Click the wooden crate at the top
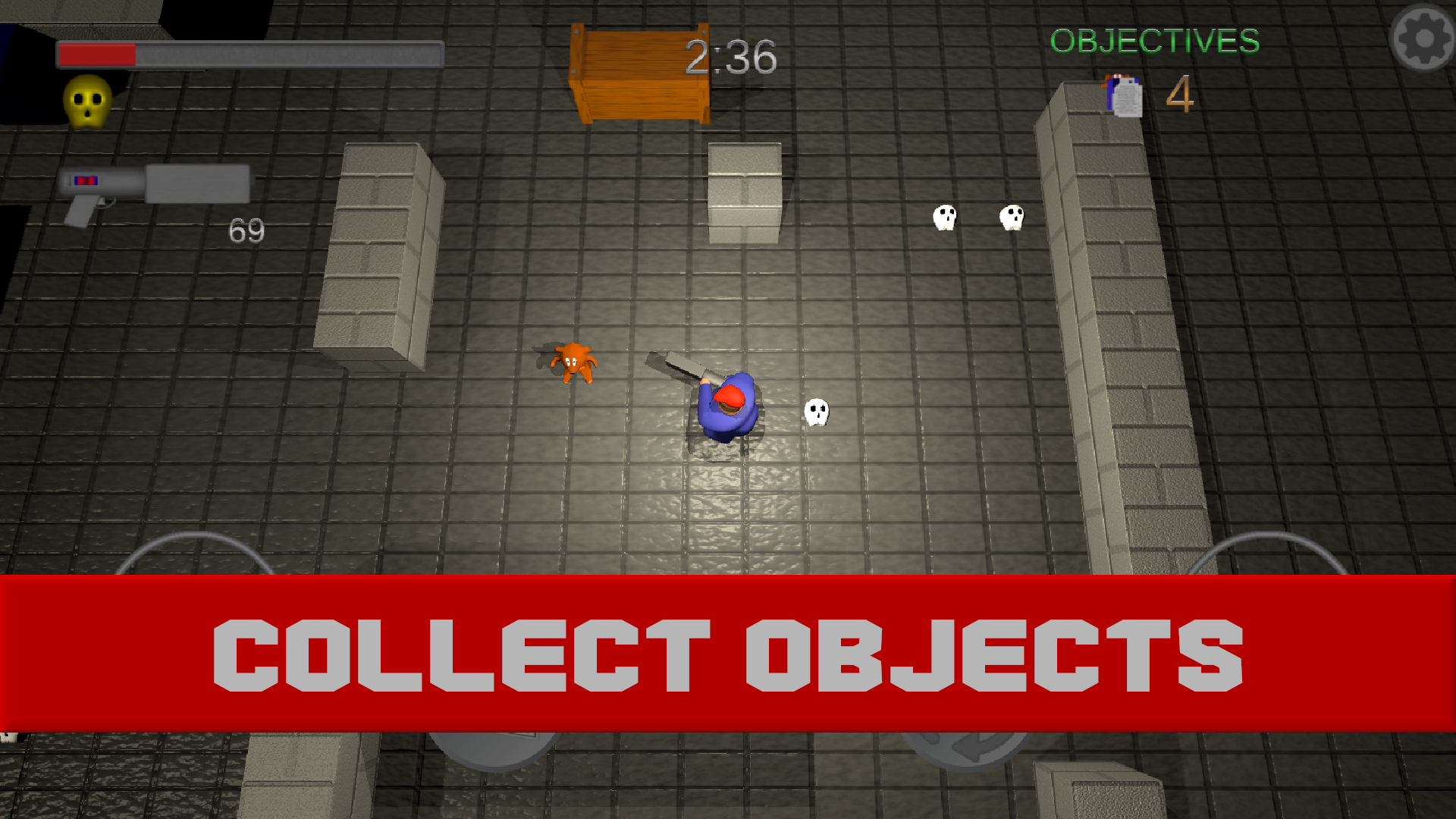 (641, 72)
